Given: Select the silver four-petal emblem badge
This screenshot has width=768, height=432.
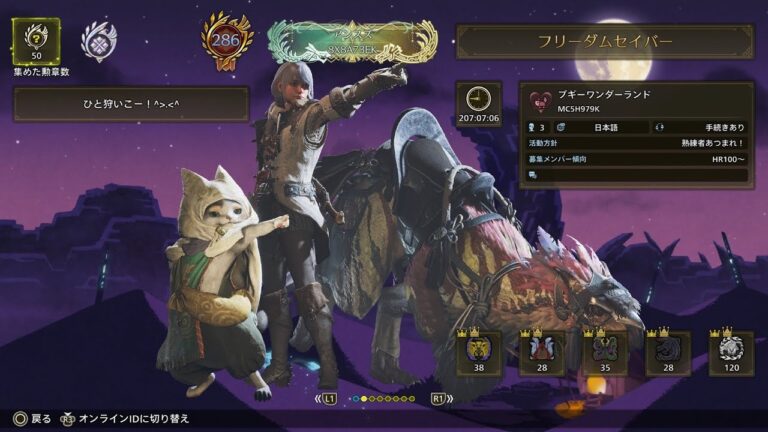Looking at the screenshot, I should click(99, 42).
